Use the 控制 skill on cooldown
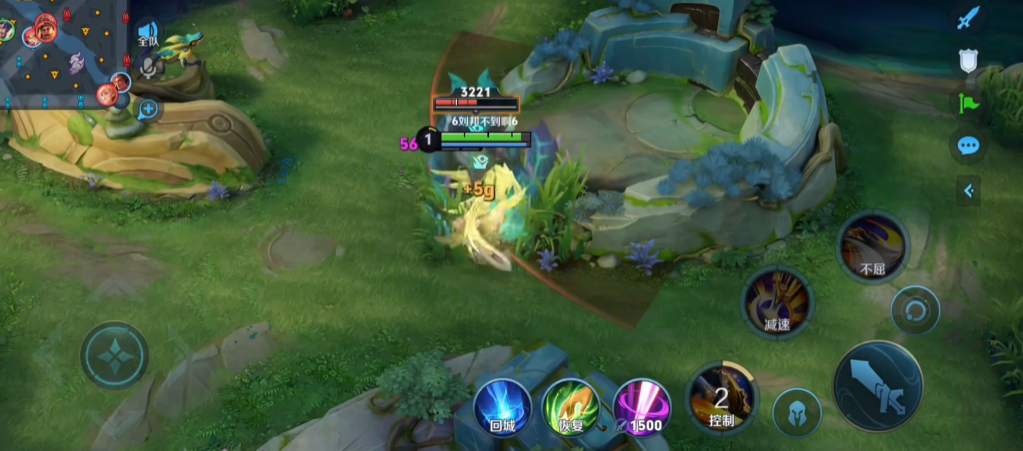 [721, 397]
